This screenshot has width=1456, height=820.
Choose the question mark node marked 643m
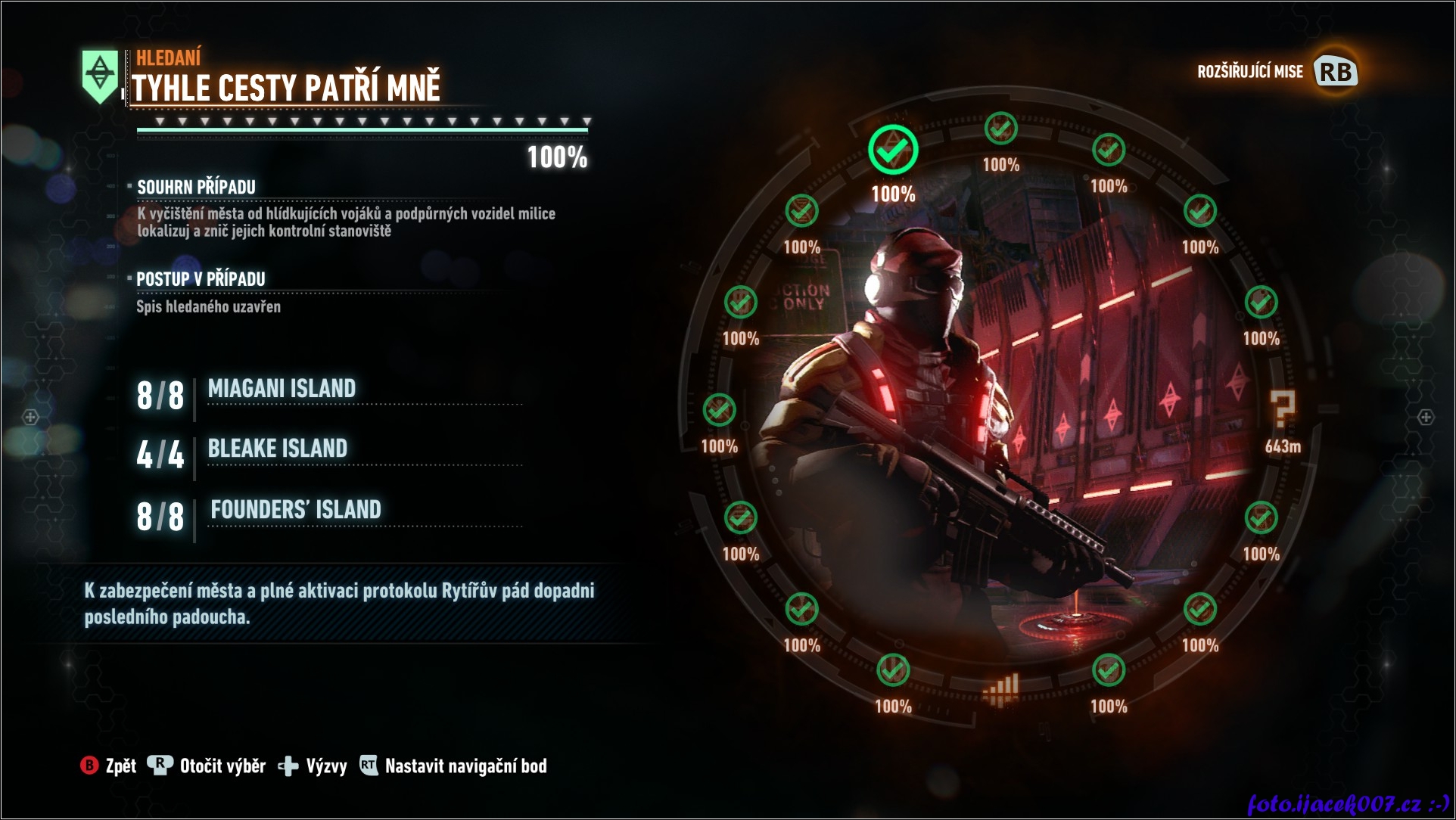click(1283, 411)
